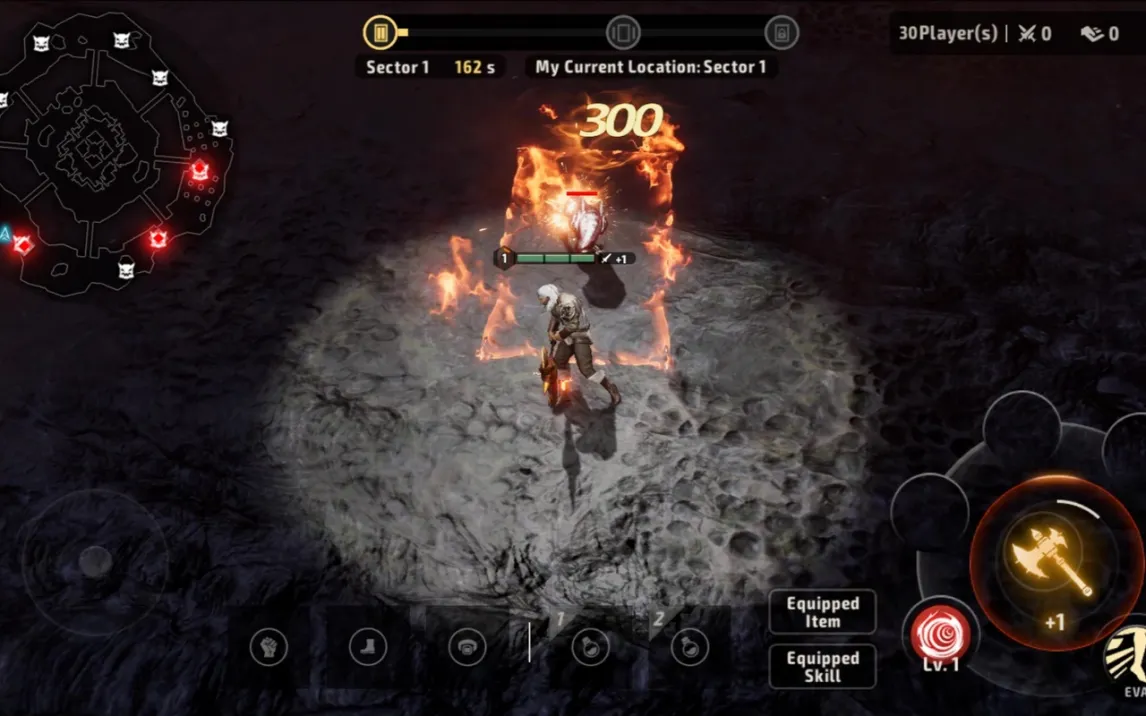The width and height of the screenshot is (1146, 716).
Task: Click the Sector 1 stage progress icon
Action: click(x=380, y=33)
